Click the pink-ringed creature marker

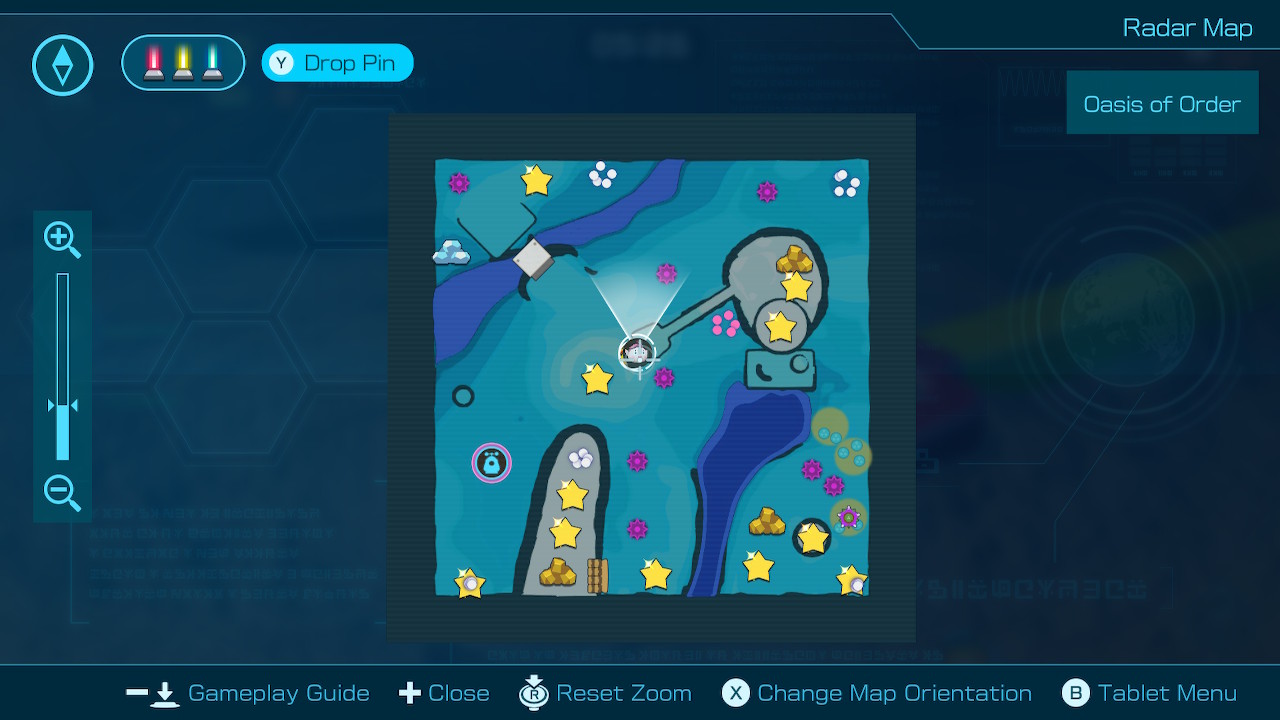[491, 463]
